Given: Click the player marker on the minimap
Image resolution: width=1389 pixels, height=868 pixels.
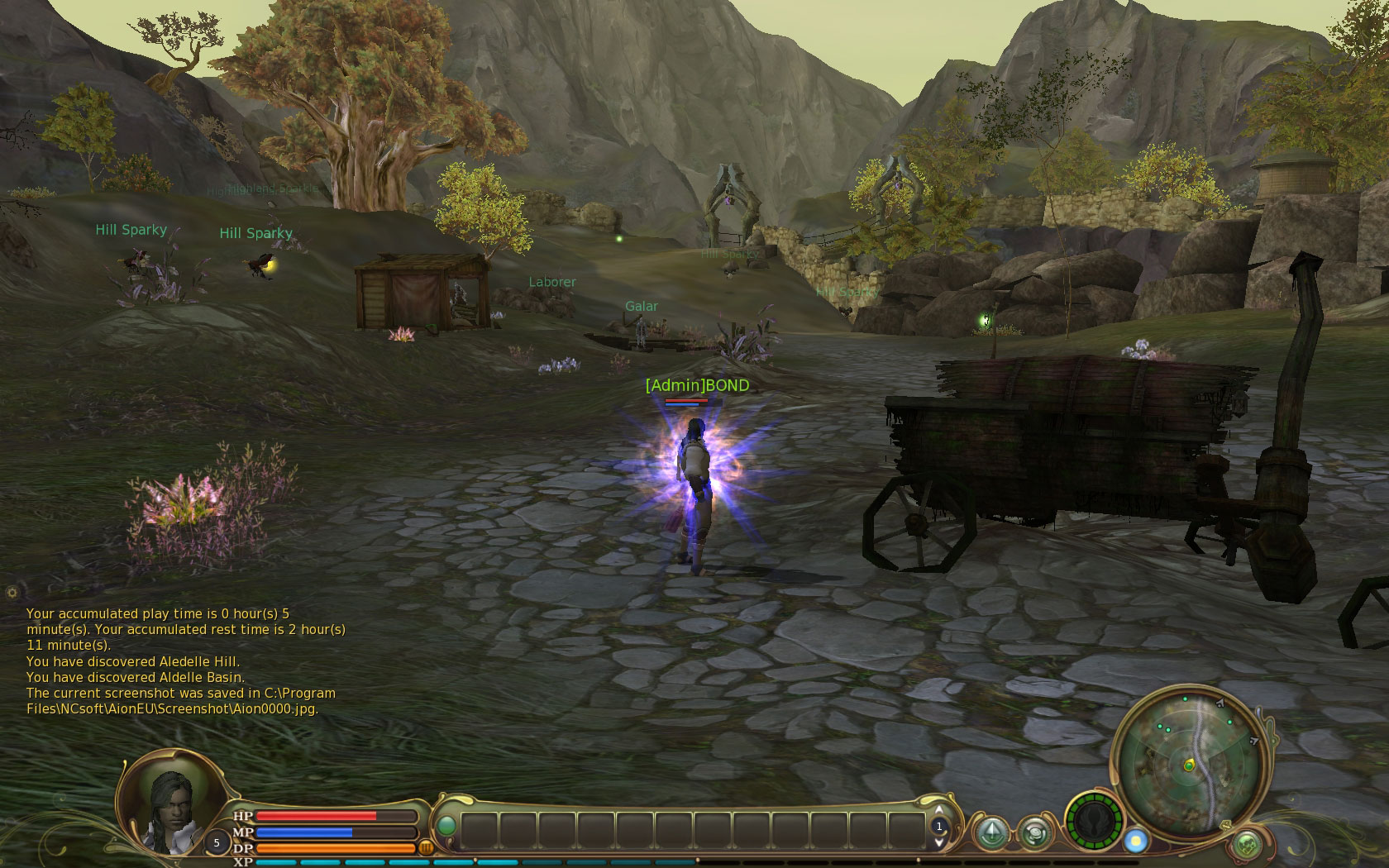Looking at the screenshot, I should (x=1189, y=765).
